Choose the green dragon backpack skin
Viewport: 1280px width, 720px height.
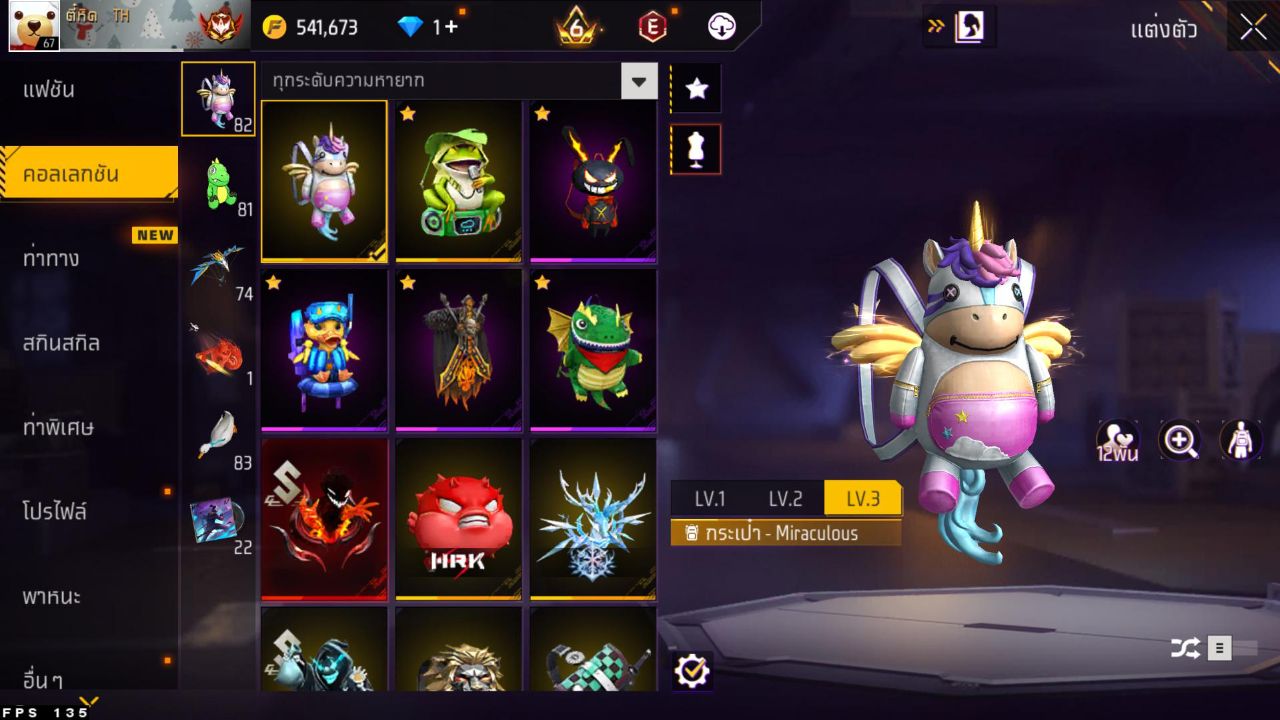[x=593, y=349]
